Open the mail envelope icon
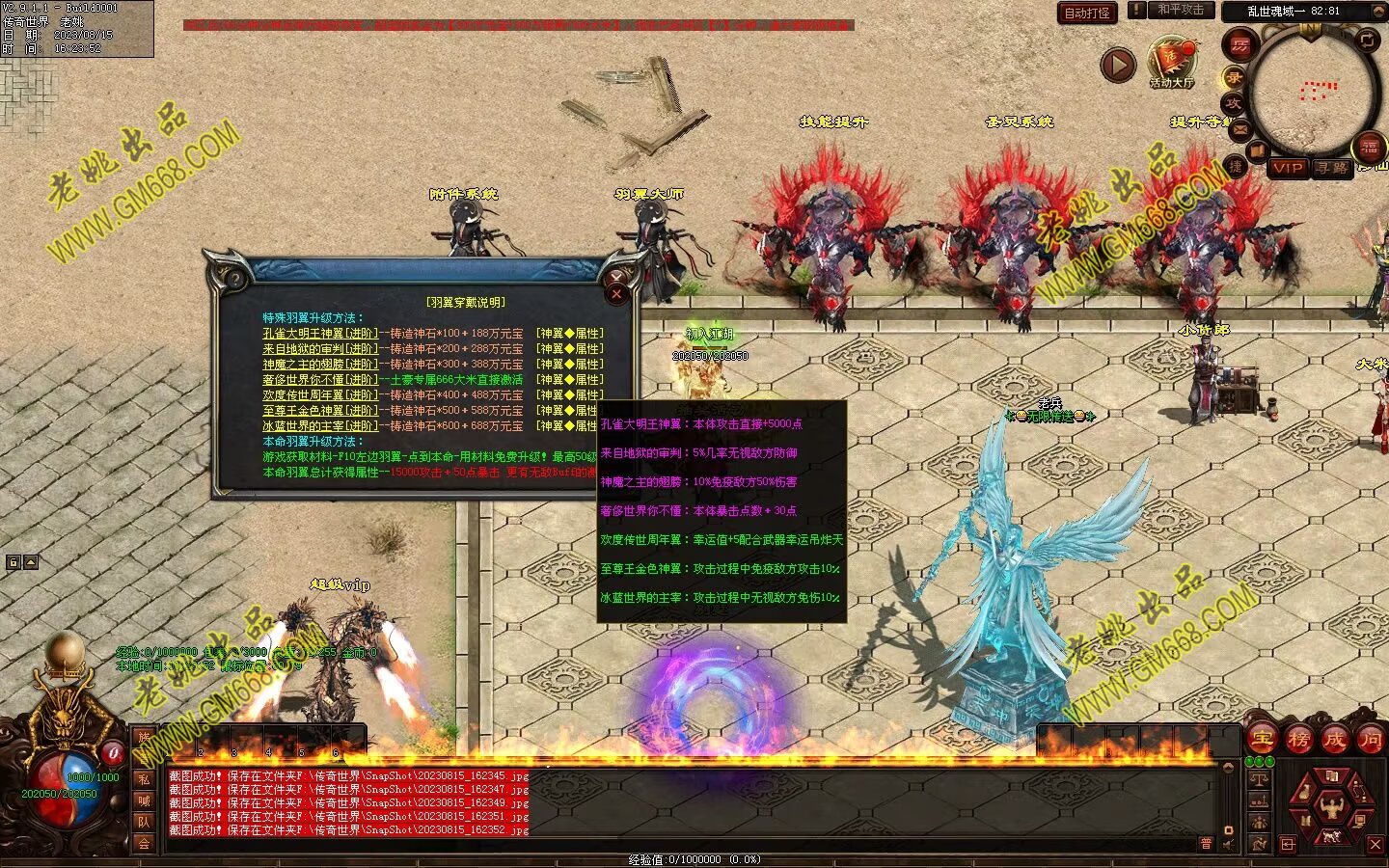This screenshot has width=1389, height=868. 1239,130
